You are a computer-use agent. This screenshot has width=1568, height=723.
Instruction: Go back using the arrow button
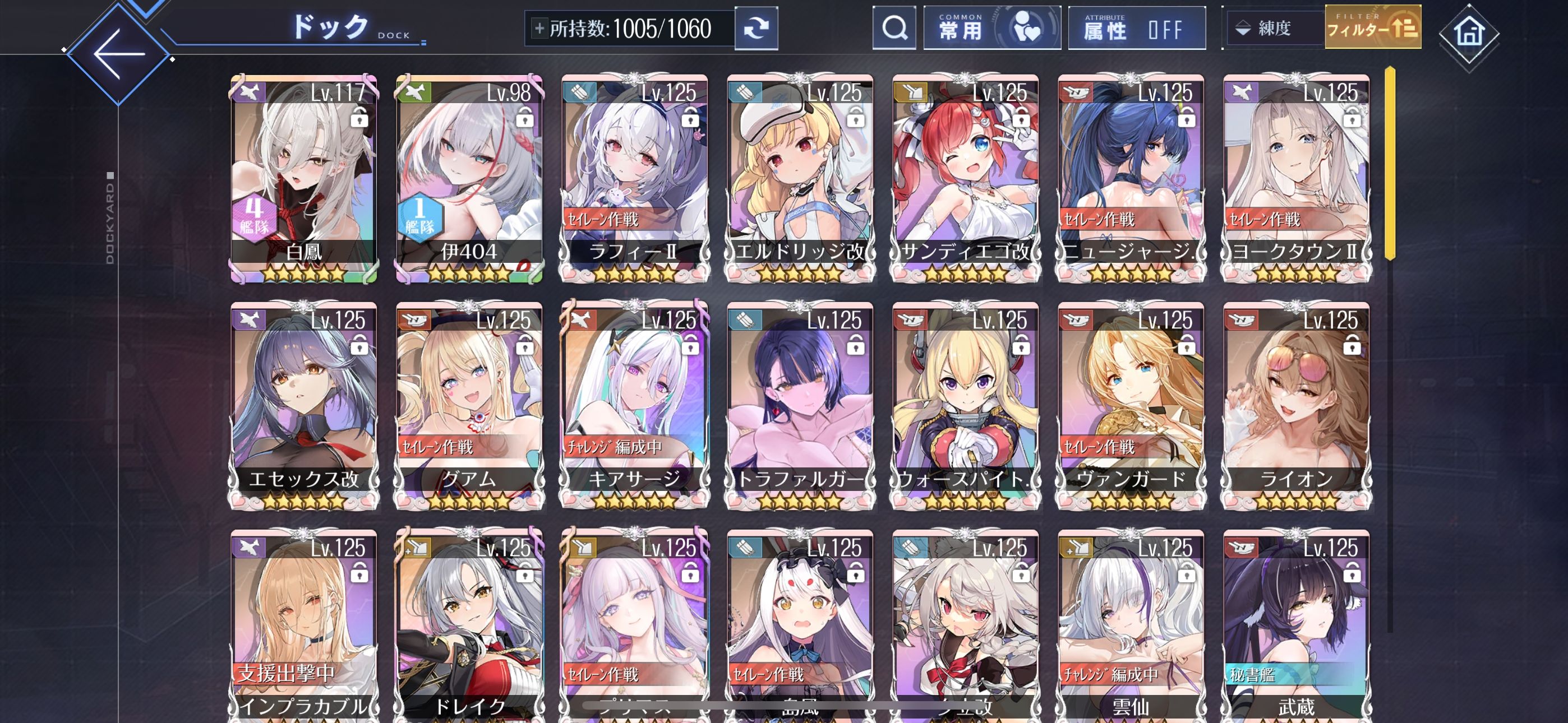[119, 54]
